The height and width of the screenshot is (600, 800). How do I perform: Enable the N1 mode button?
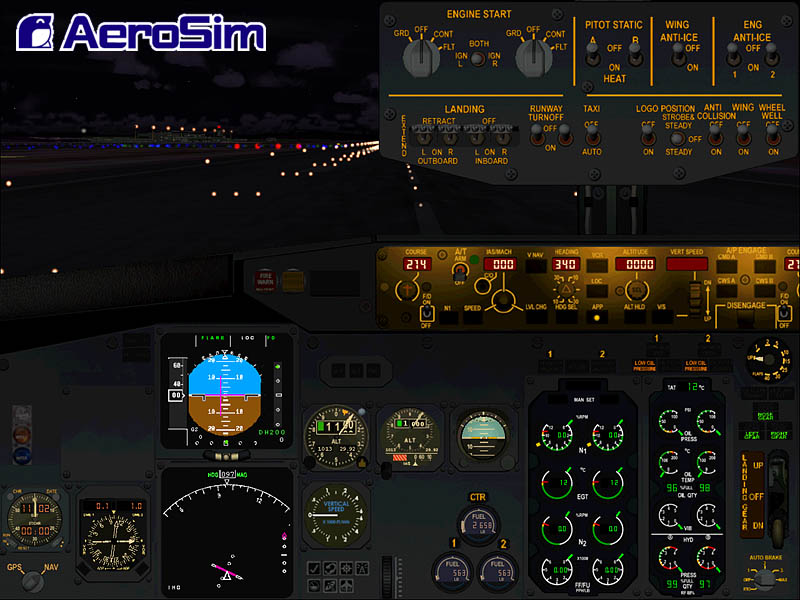(449, 317)
